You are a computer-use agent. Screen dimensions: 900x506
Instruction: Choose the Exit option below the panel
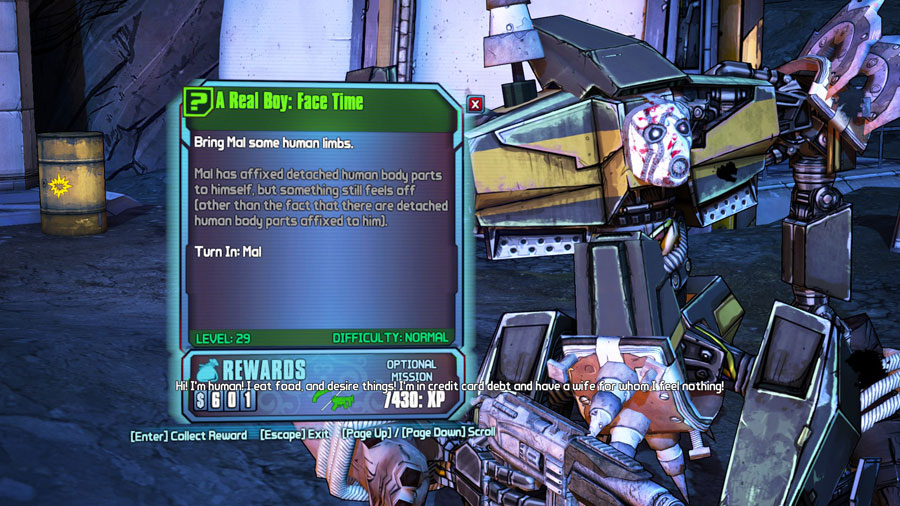pos(295,436)
